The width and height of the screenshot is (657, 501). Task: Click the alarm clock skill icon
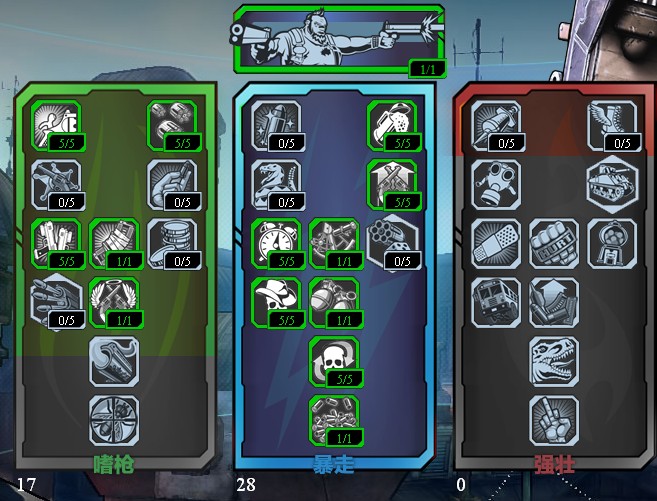coord(274,243)
